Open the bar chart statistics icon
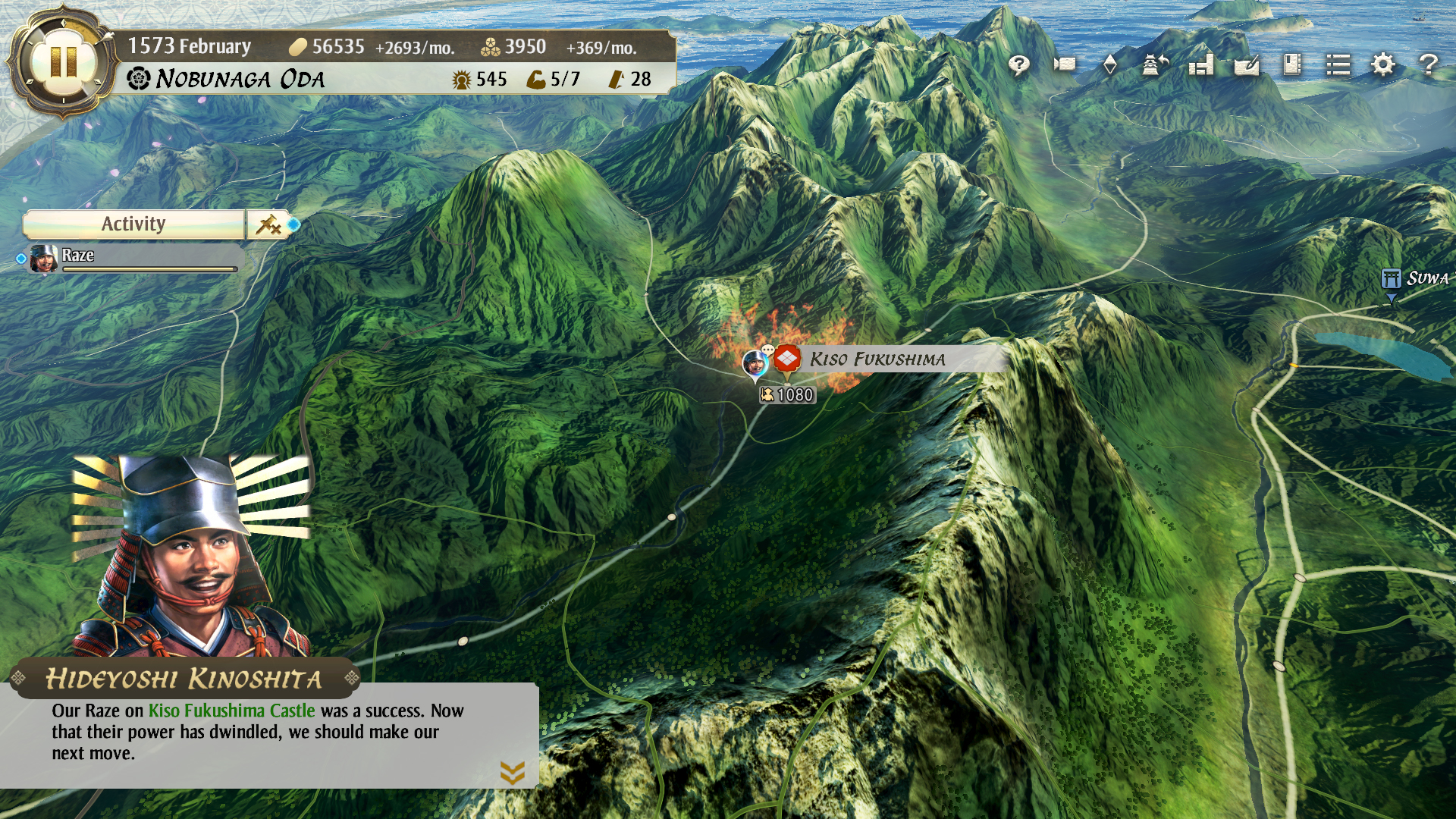Image resolution: width=1456 pixels, height=819 pixels. click(x=1201, y=64)
